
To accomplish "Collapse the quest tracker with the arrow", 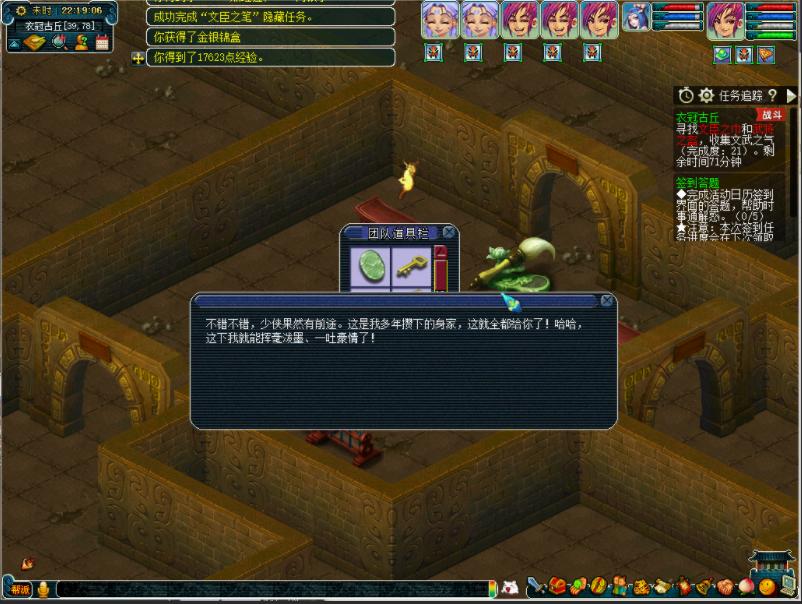I will point(791,95).
